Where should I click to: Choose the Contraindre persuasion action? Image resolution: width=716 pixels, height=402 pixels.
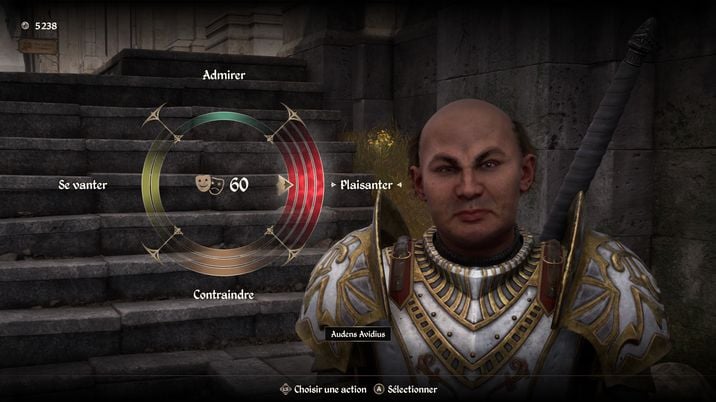click(x=224, y=295)
